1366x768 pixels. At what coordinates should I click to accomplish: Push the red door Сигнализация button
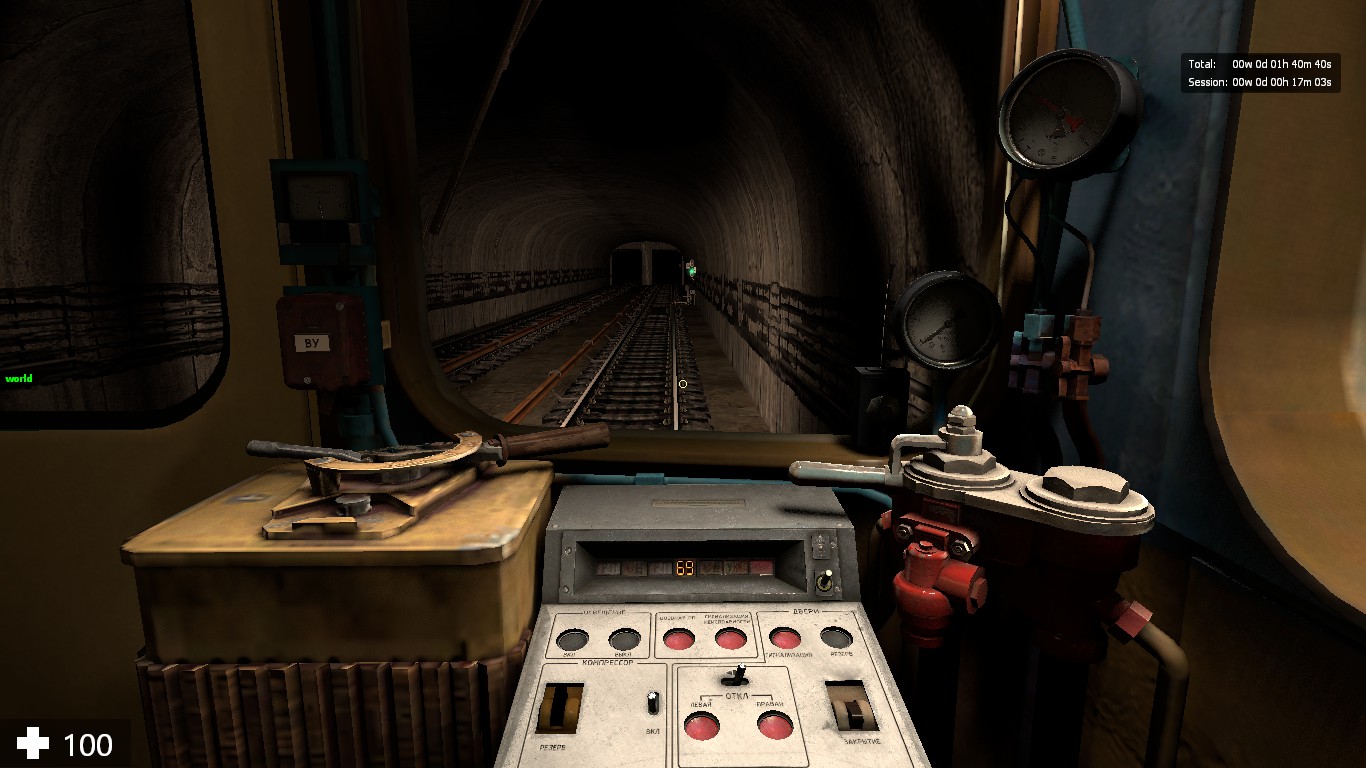(x=784, y=638)
